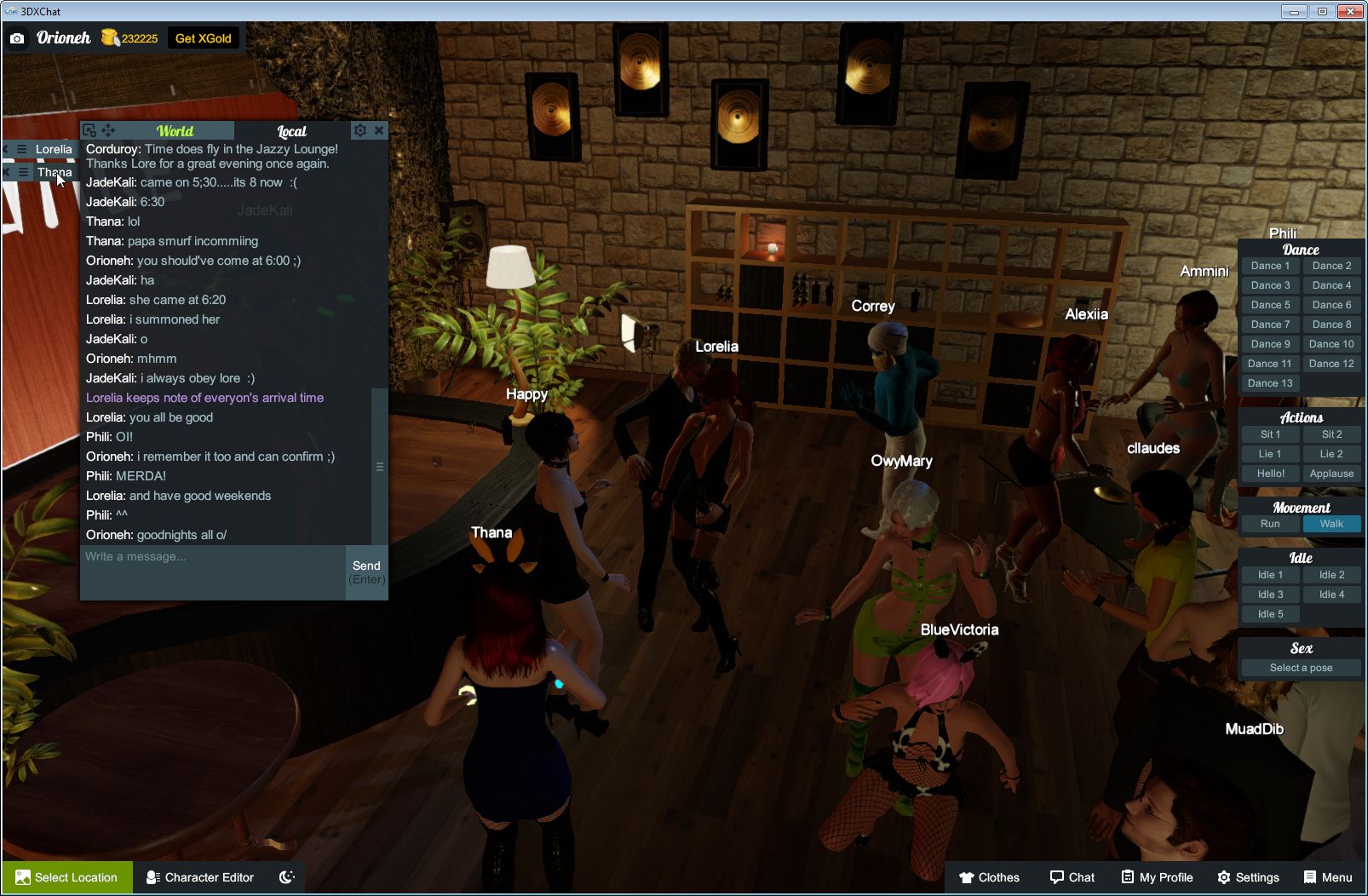Click the pop-out window icon on the chat panel
This screenshot has height=896, width=1368.
89,129
